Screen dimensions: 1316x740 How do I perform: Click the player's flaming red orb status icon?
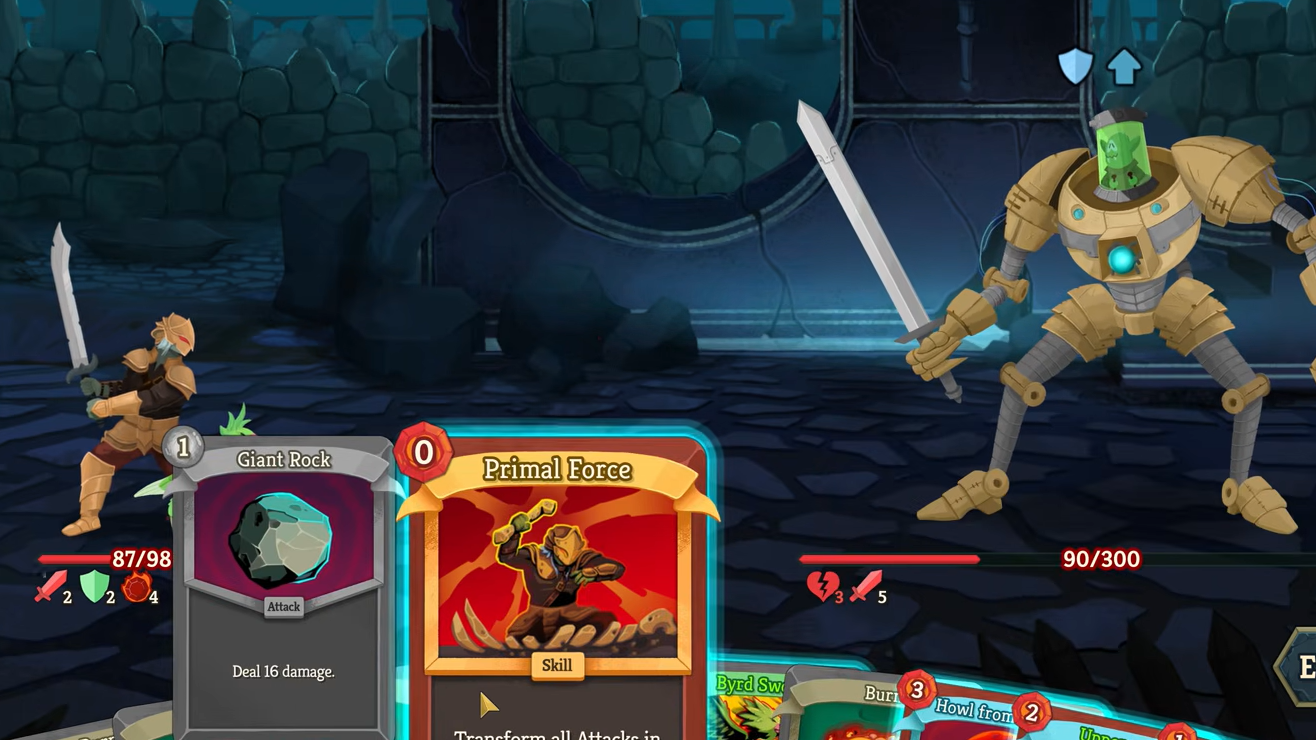137,588
